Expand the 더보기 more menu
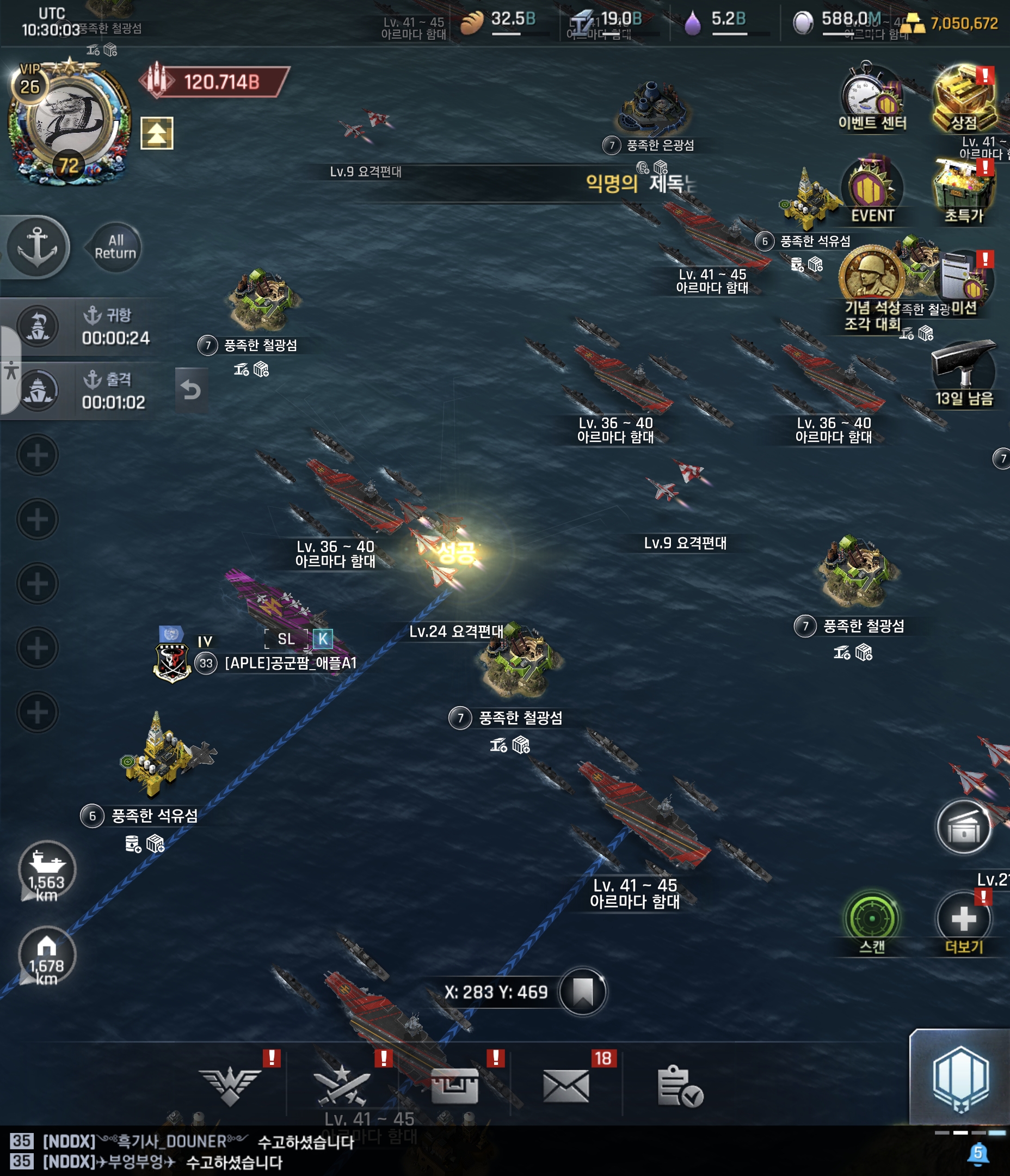This screenshot has height=1176, width=1010. 963,920
